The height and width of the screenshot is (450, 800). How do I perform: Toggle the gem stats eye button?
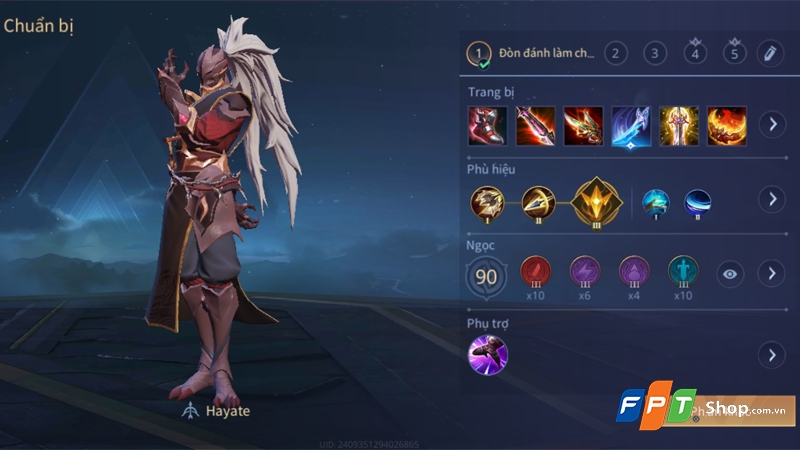tap(730, 273)
